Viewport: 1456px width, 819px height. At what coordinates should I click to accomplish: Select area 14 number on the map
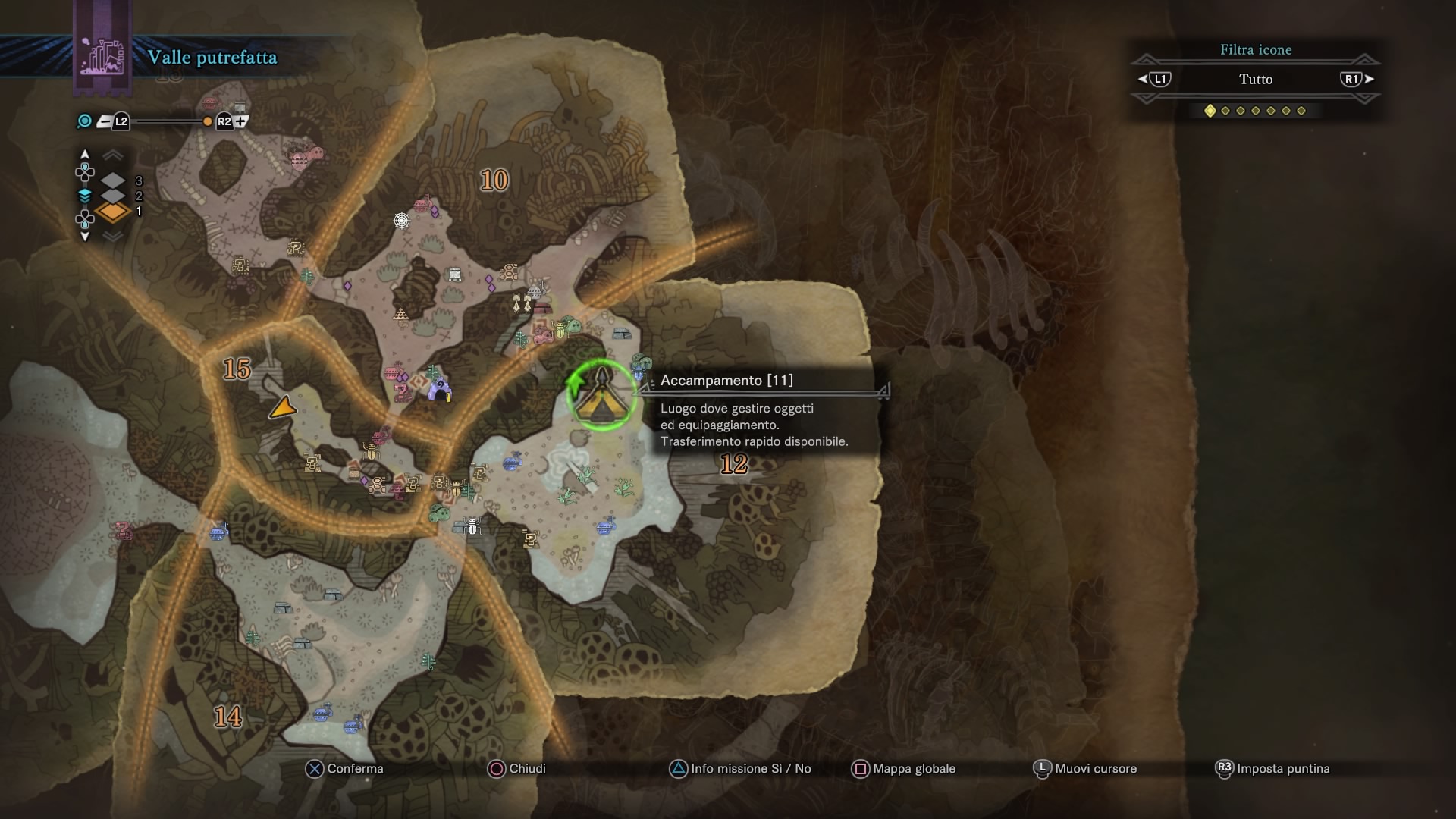click(x=227, y=717)
